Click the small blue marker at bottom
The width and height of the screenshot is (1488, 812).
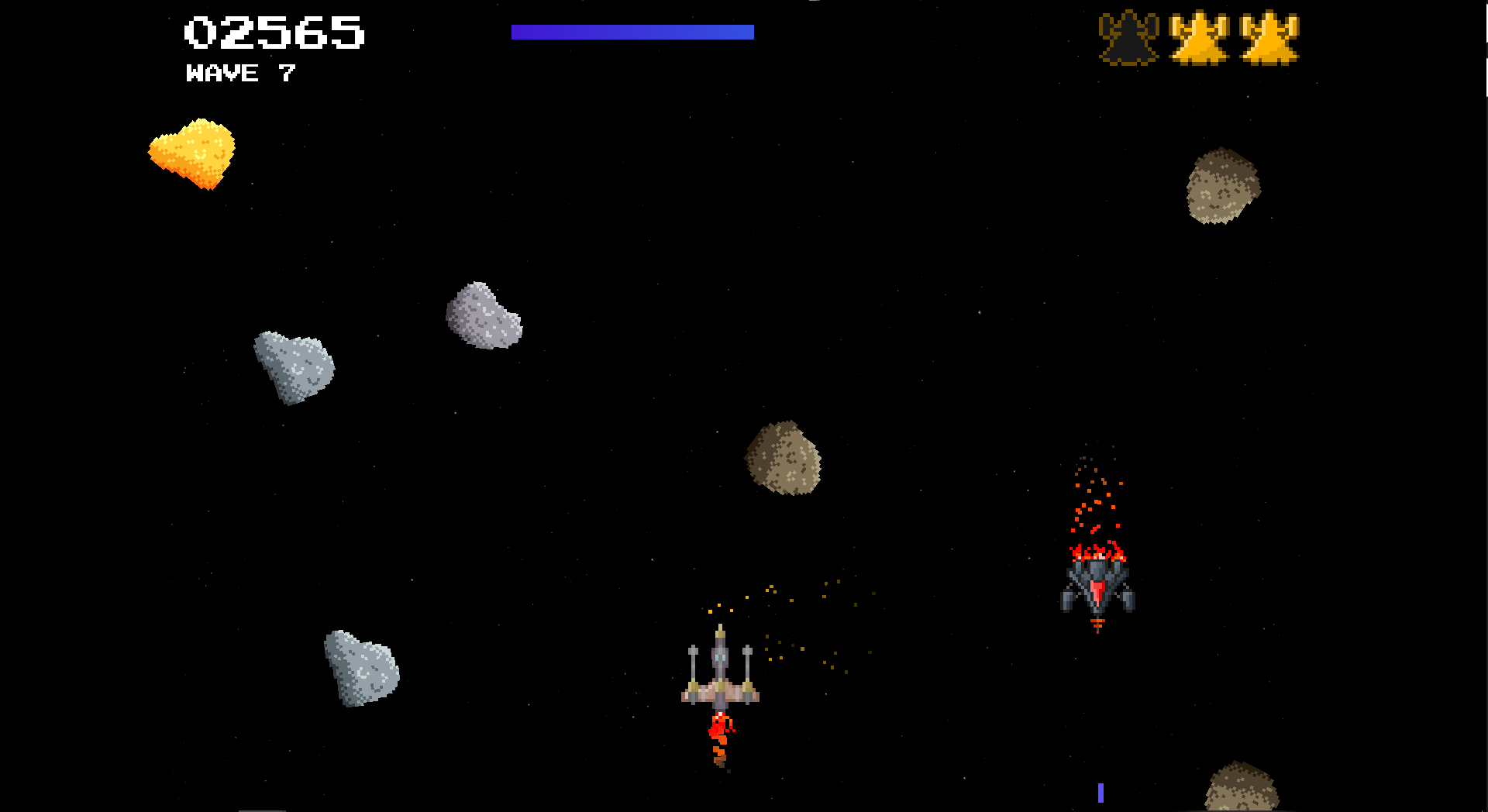[1100, 792]
